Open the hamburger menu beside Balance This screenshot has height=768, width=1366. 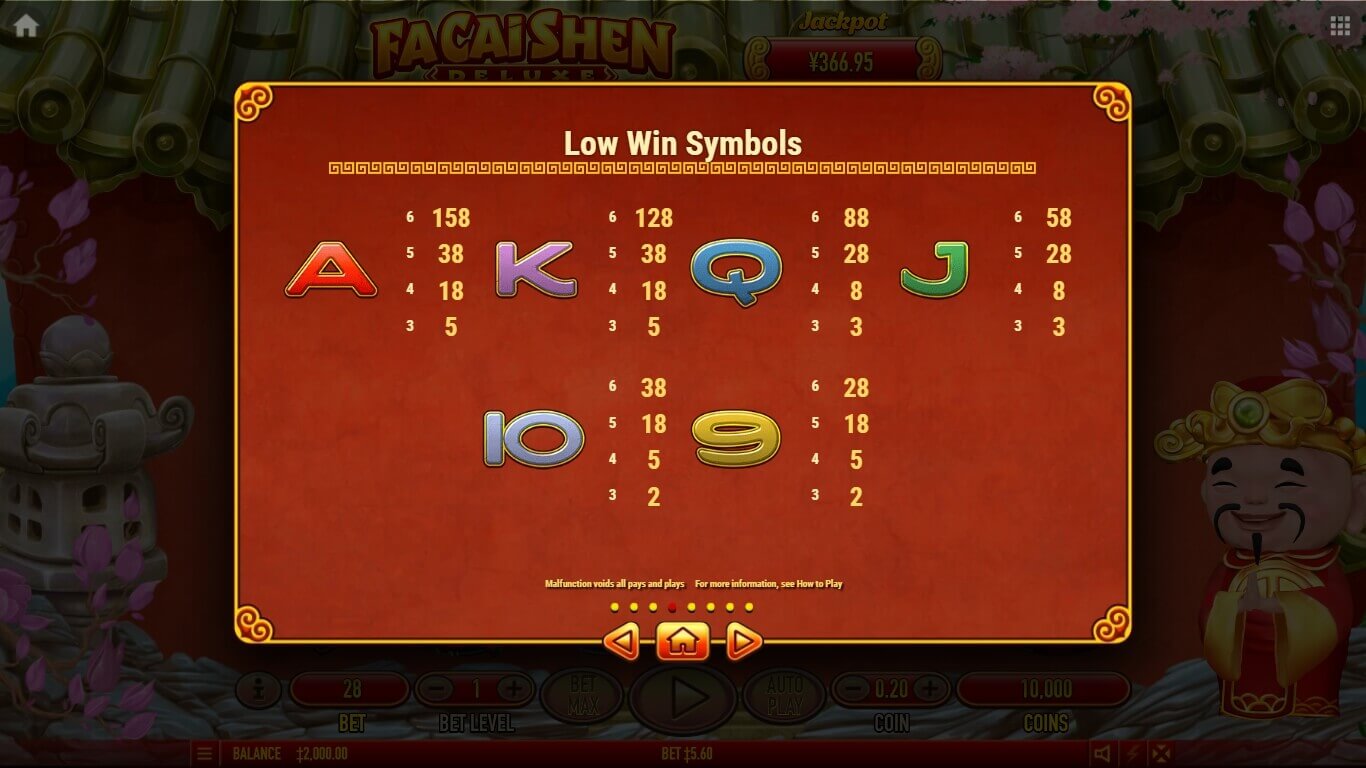click(204, 754)
